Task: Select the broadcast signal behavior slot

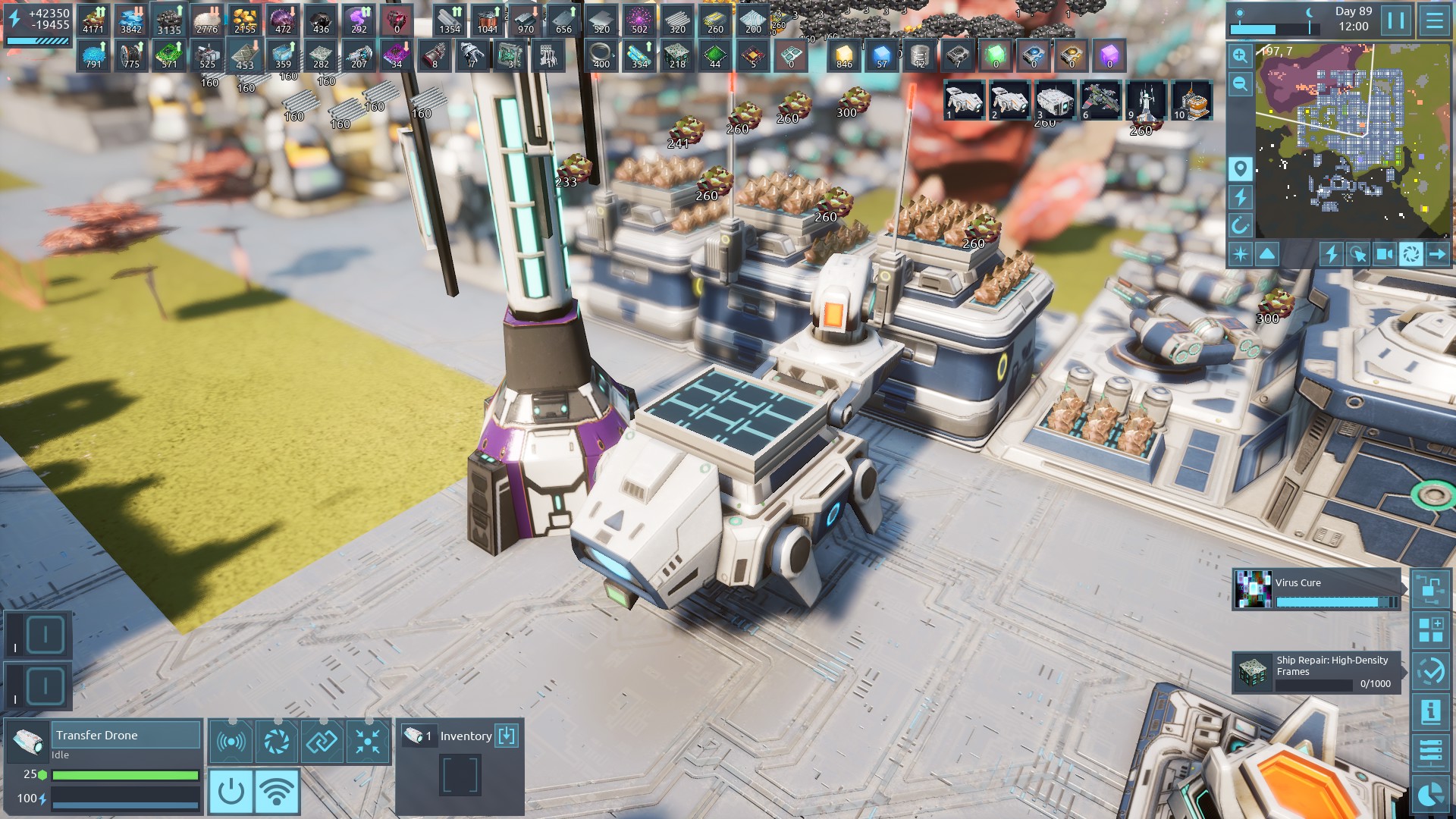Action: point(231,742)
